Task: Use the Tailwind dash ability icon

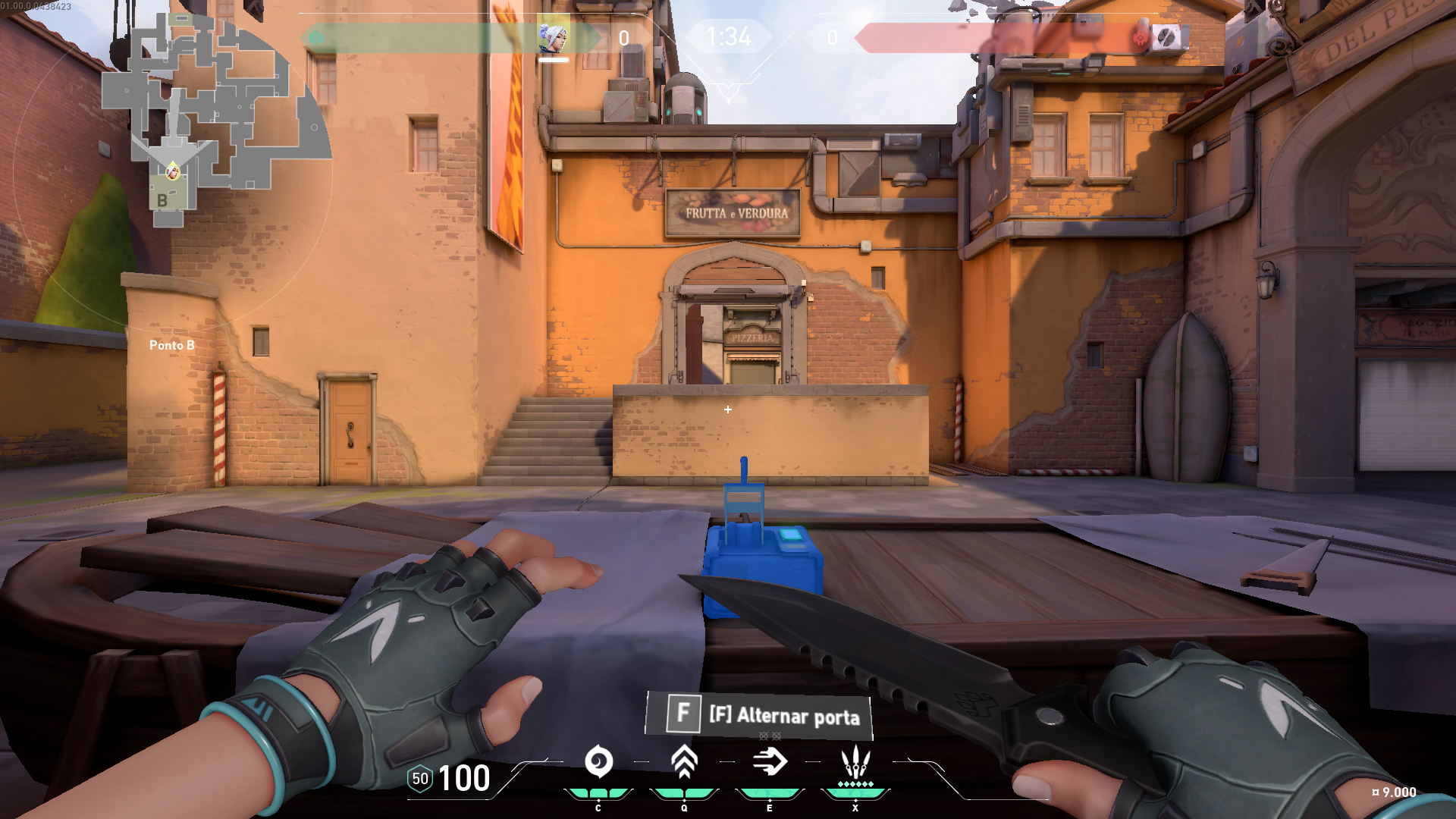Action: 770,762
